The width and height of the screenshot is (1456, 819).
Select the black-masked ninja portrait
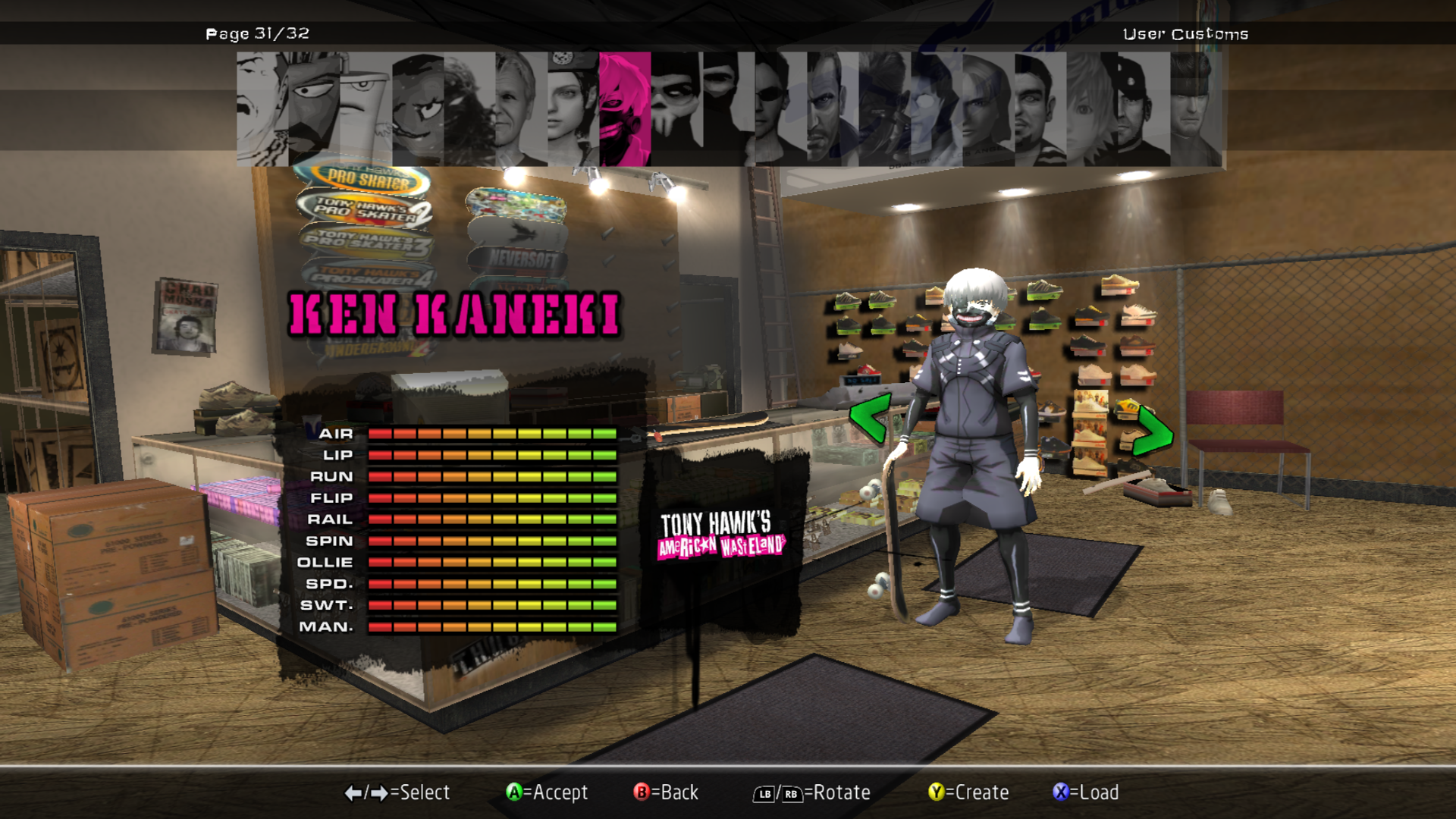[728, 109]
